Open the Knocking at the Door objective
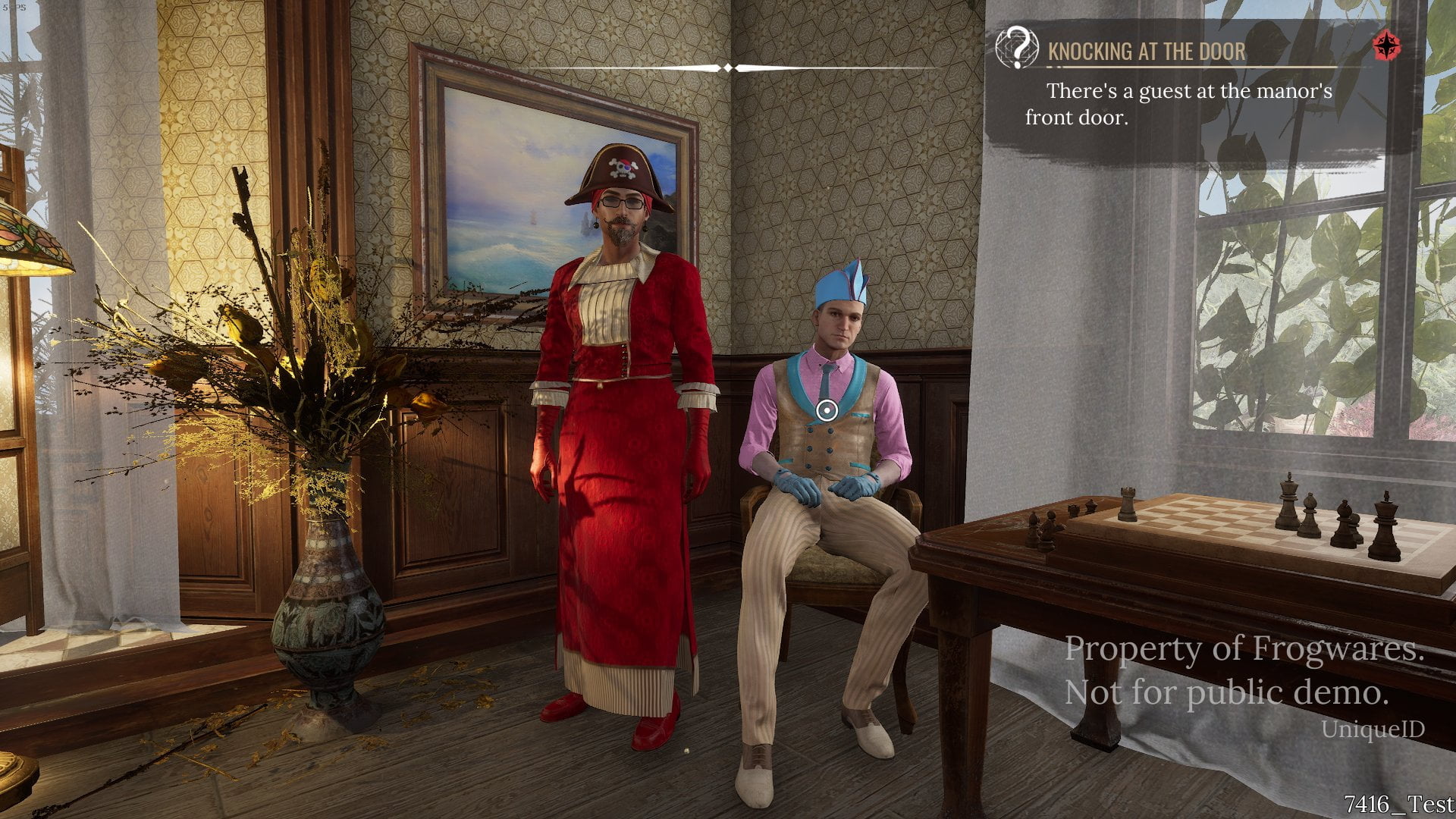The image size is (1456, 819). pos(1146,52)
